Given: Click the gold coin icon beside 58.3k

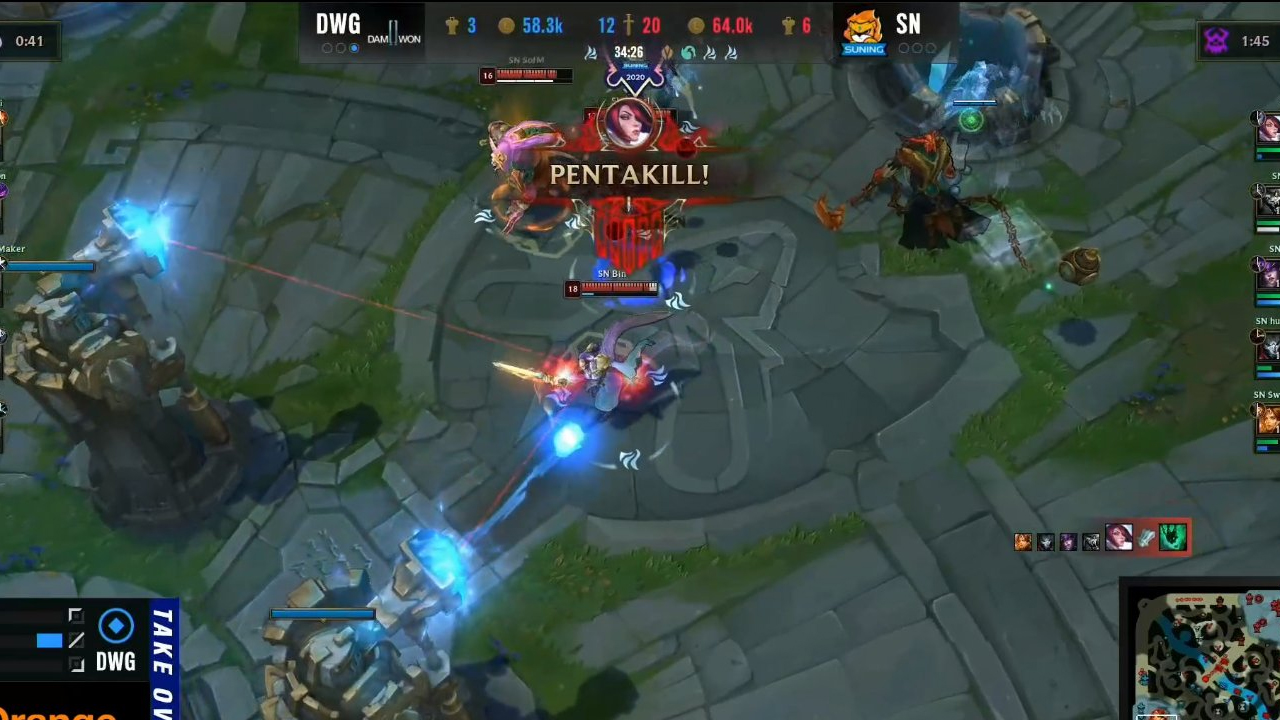Looking at the screenshot, I should click(506, 25).
